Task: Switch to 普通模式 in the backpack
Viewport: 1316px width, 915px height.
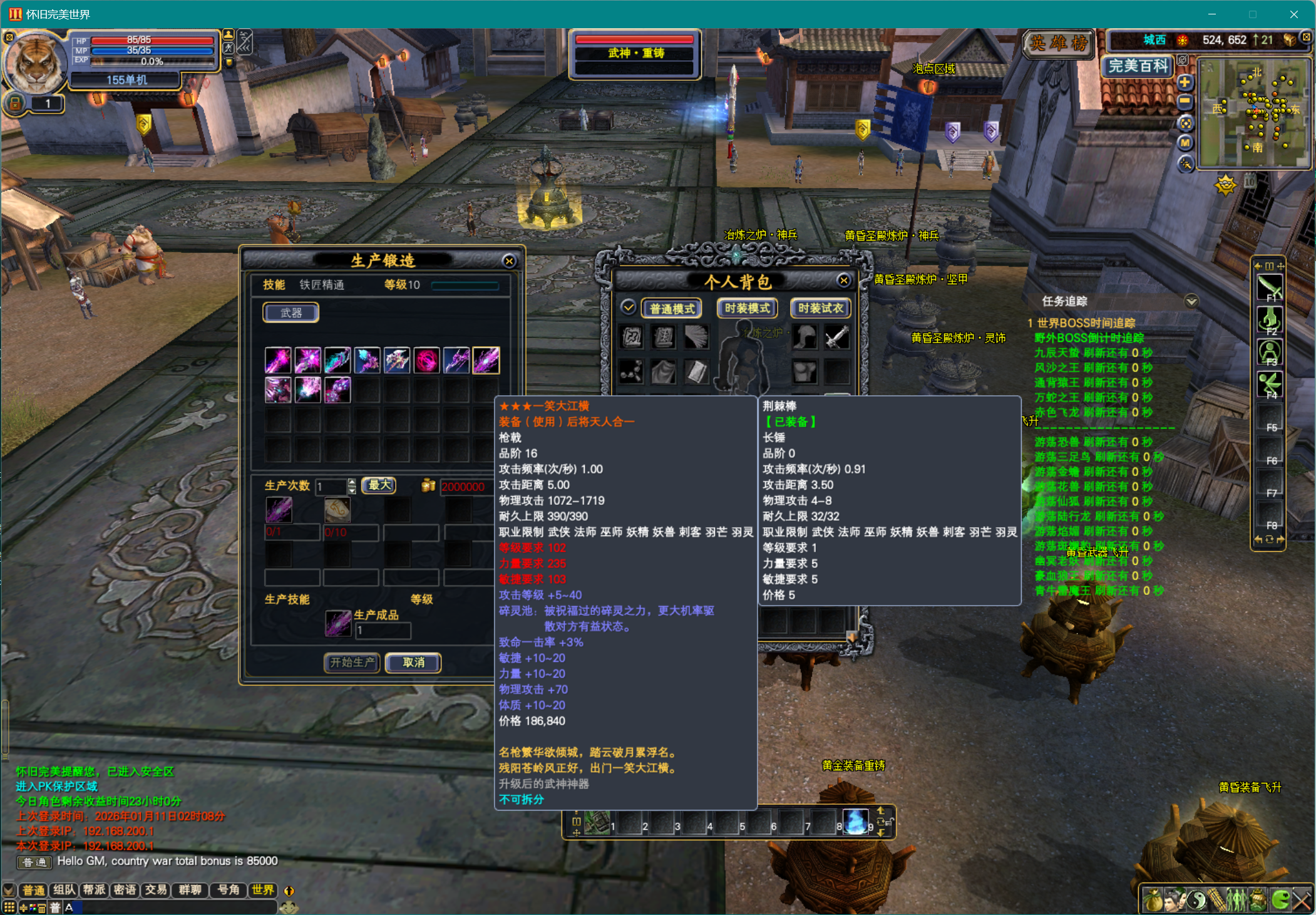Action: point(672,308)
